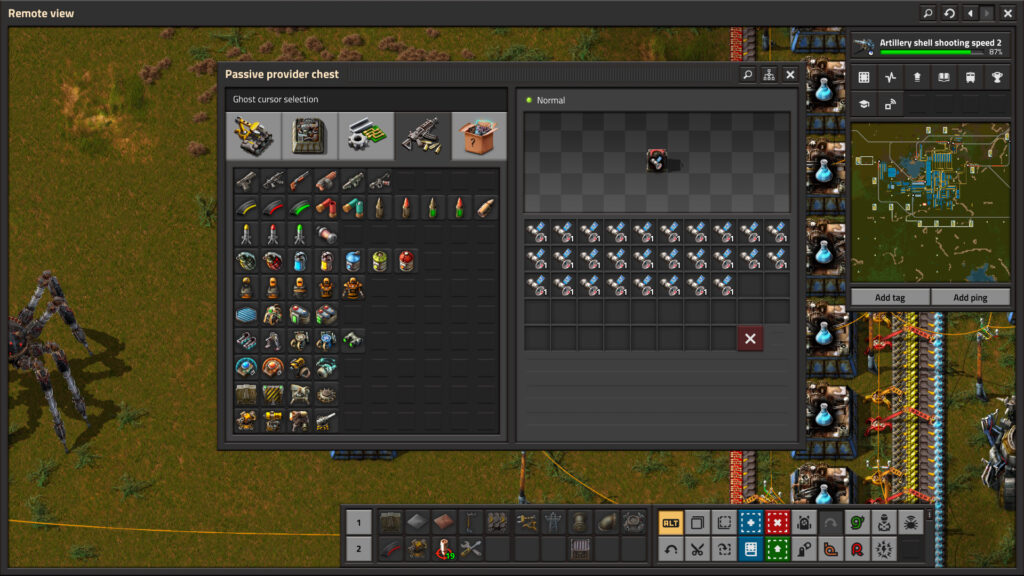Image resolution: width=1024 pixels, height=576 pixels.
Task: Close the Passive provider chest window
Action: (x=790, y=75)
